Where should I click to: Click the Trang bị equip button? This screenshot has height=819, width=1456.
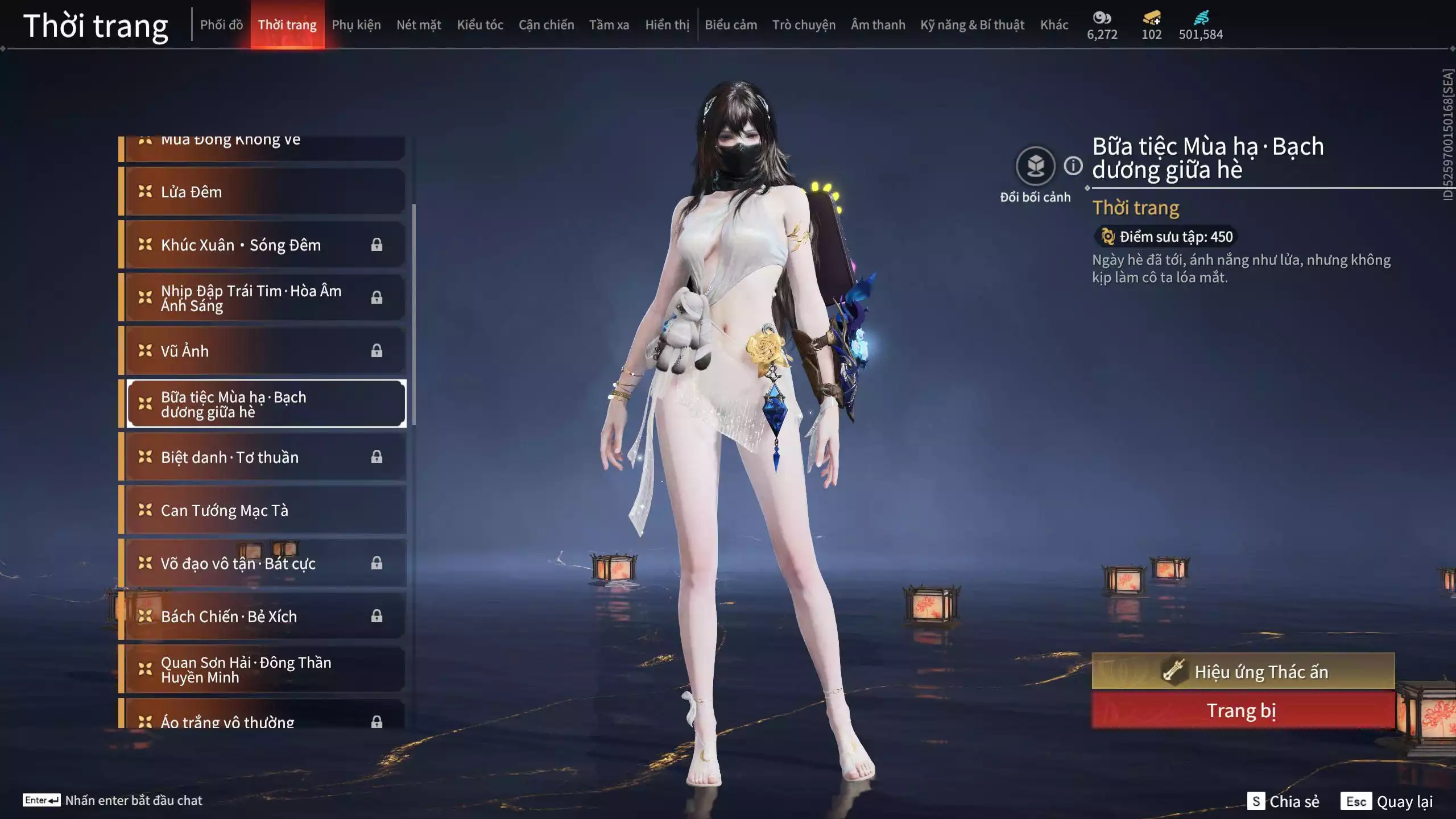[x=1243, y=711]
